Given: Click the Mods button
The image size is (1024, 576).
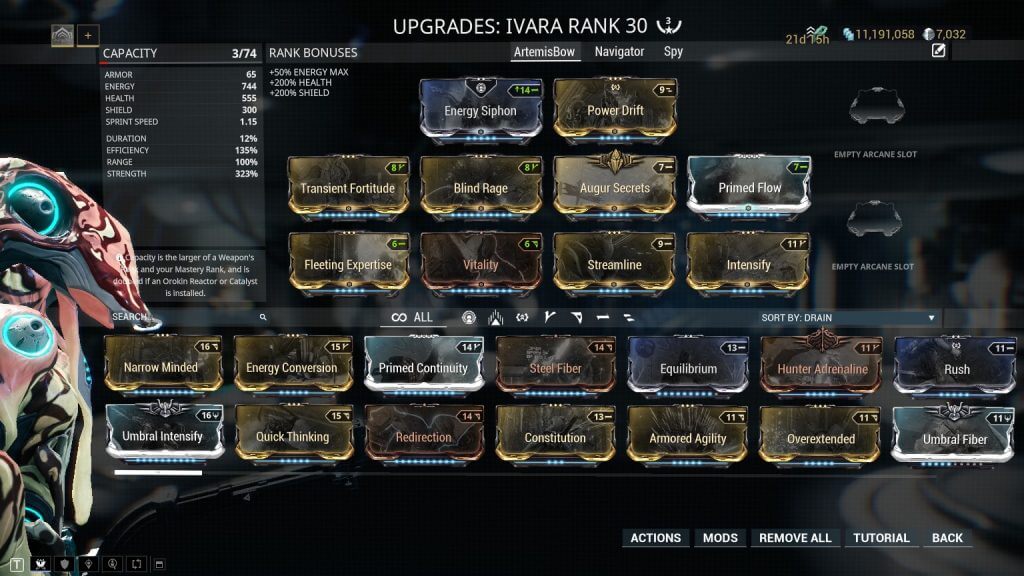Looking at the screenshot, I should (x=720, y=538).
